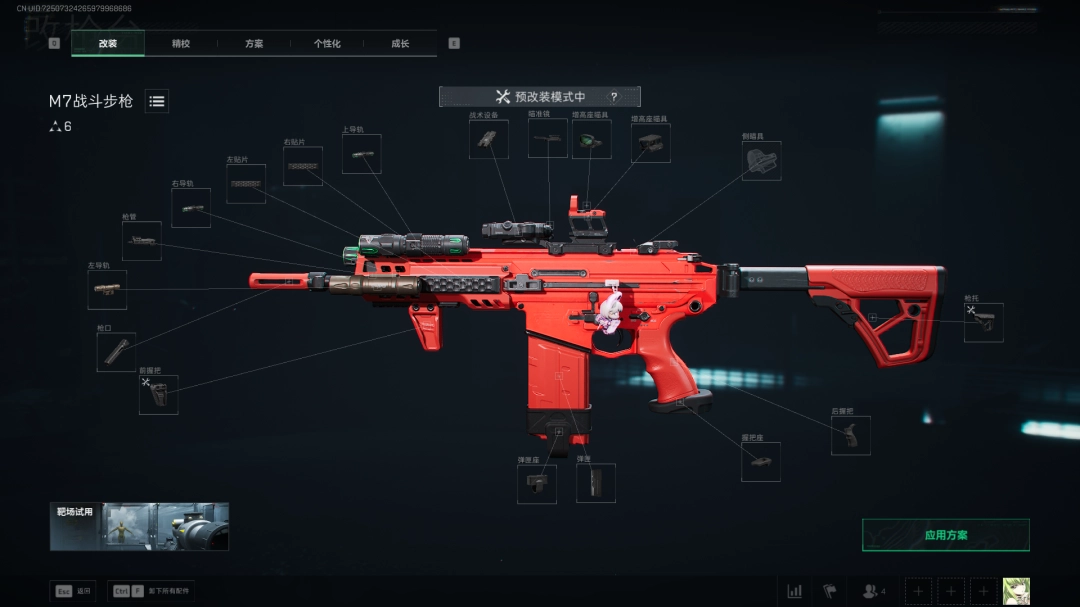Image resolution: width=1080 pixels, height=607 pixels.
Task: Select the 战术设备 attachment slot
Action: [x=488, y=140]
